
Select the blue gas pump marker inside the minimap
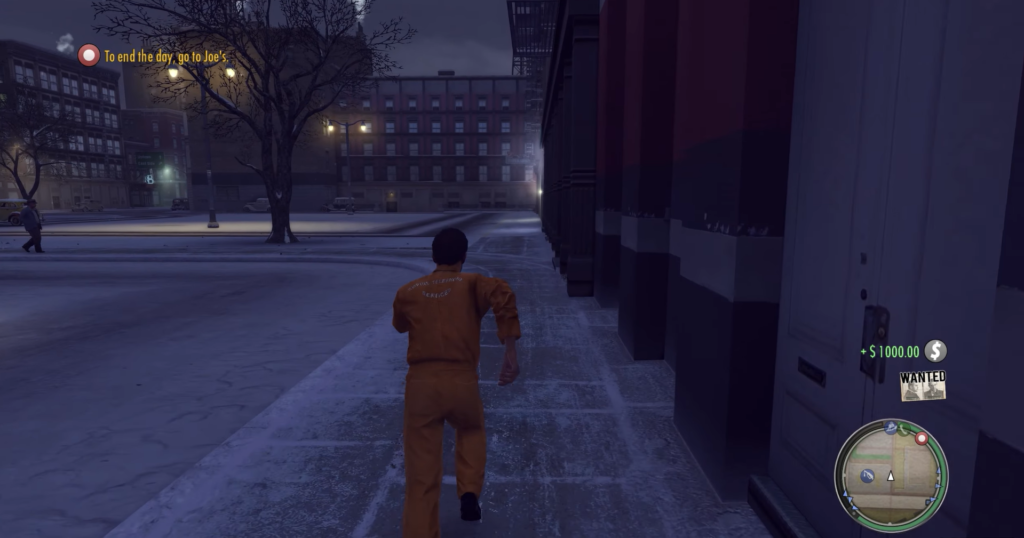point(868,475)
